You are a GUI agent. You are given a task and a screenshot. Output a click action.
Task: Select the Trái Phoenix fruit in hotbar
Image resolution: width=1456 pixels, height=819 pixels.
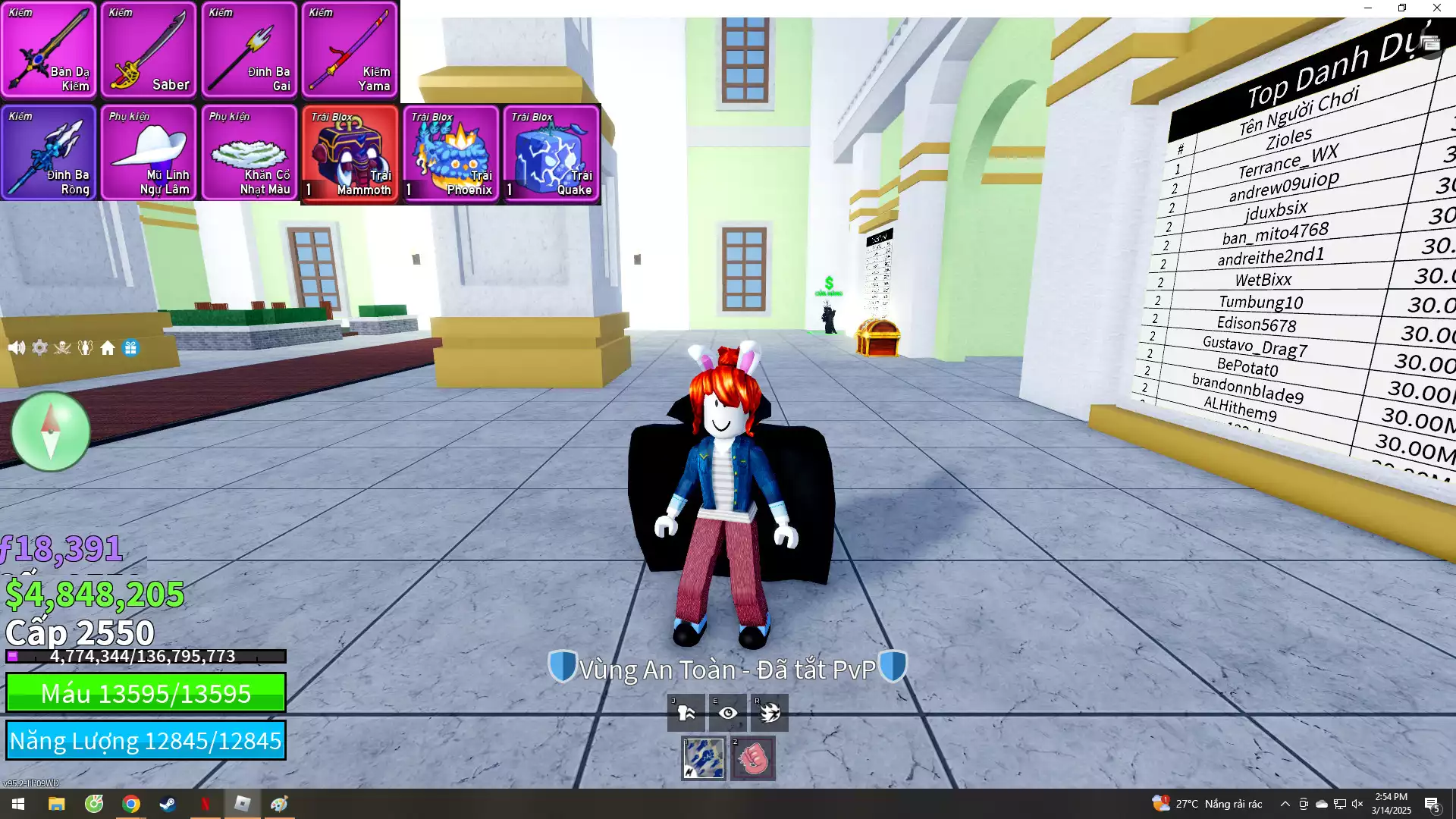click(x=450, y=153)
